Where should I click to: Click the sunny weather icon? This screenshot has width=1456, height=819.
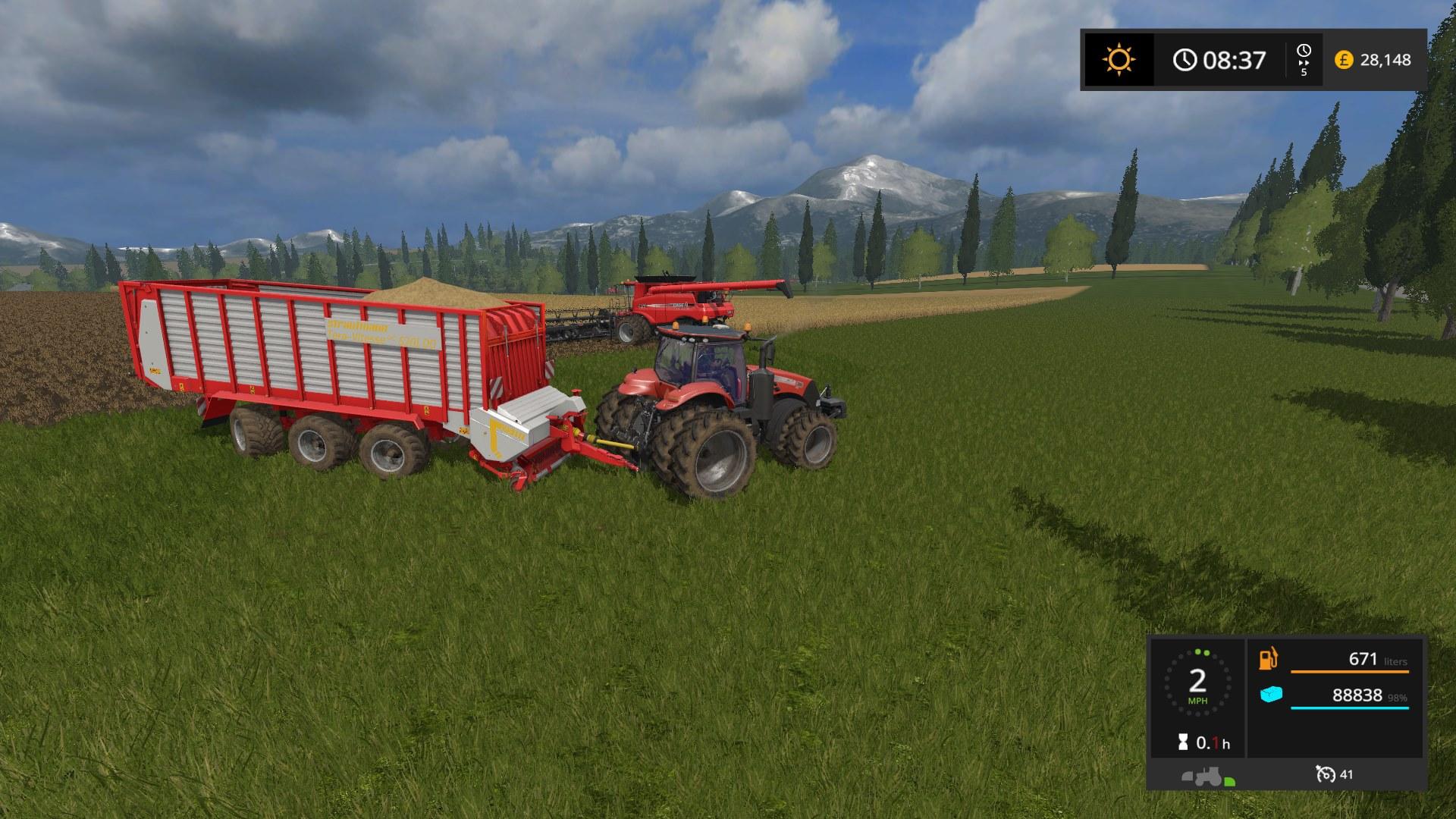(1119, 59)
